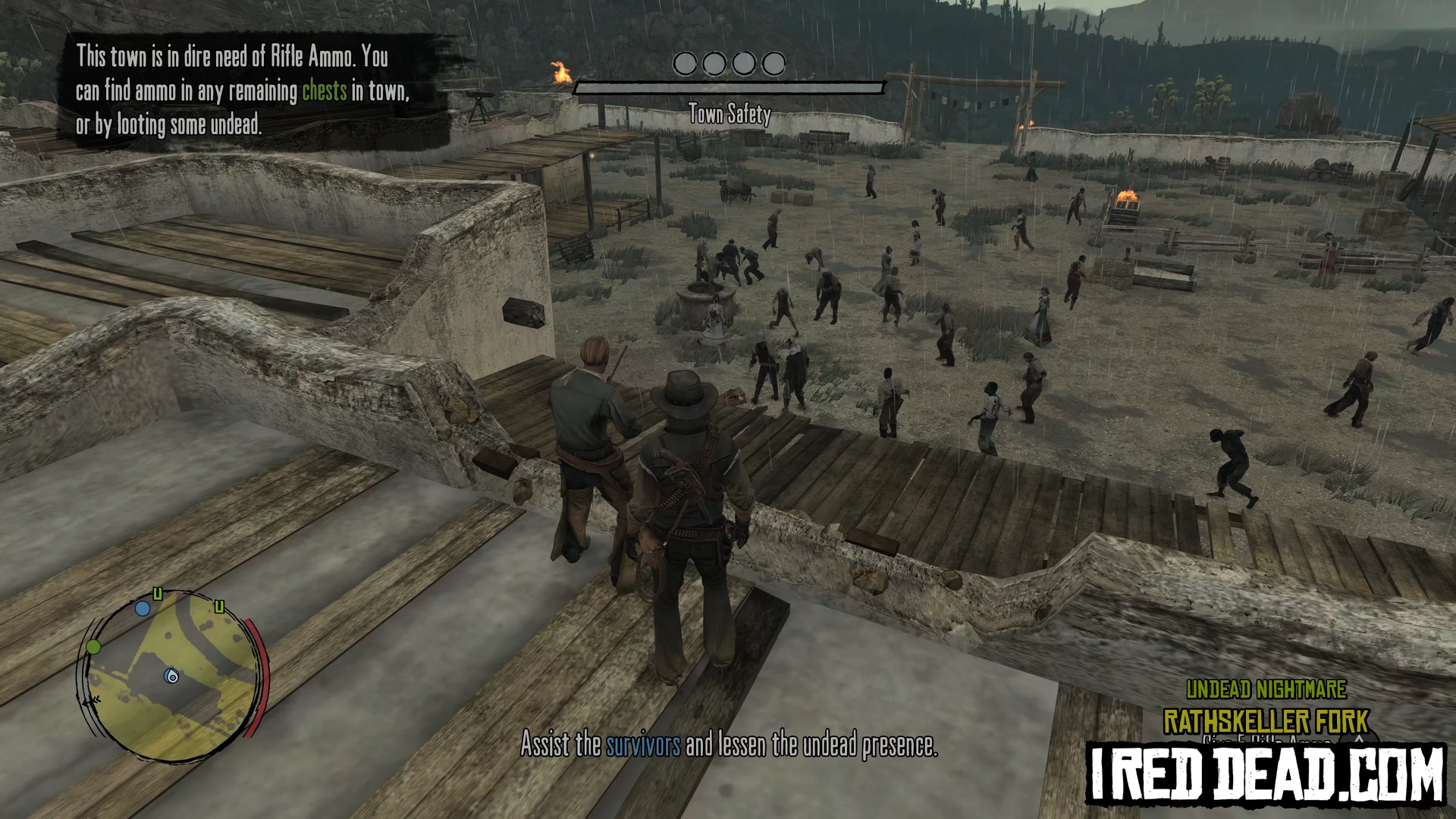Select the green dot marker on the minimap edge
The image size is (1456, 819).
93,647
